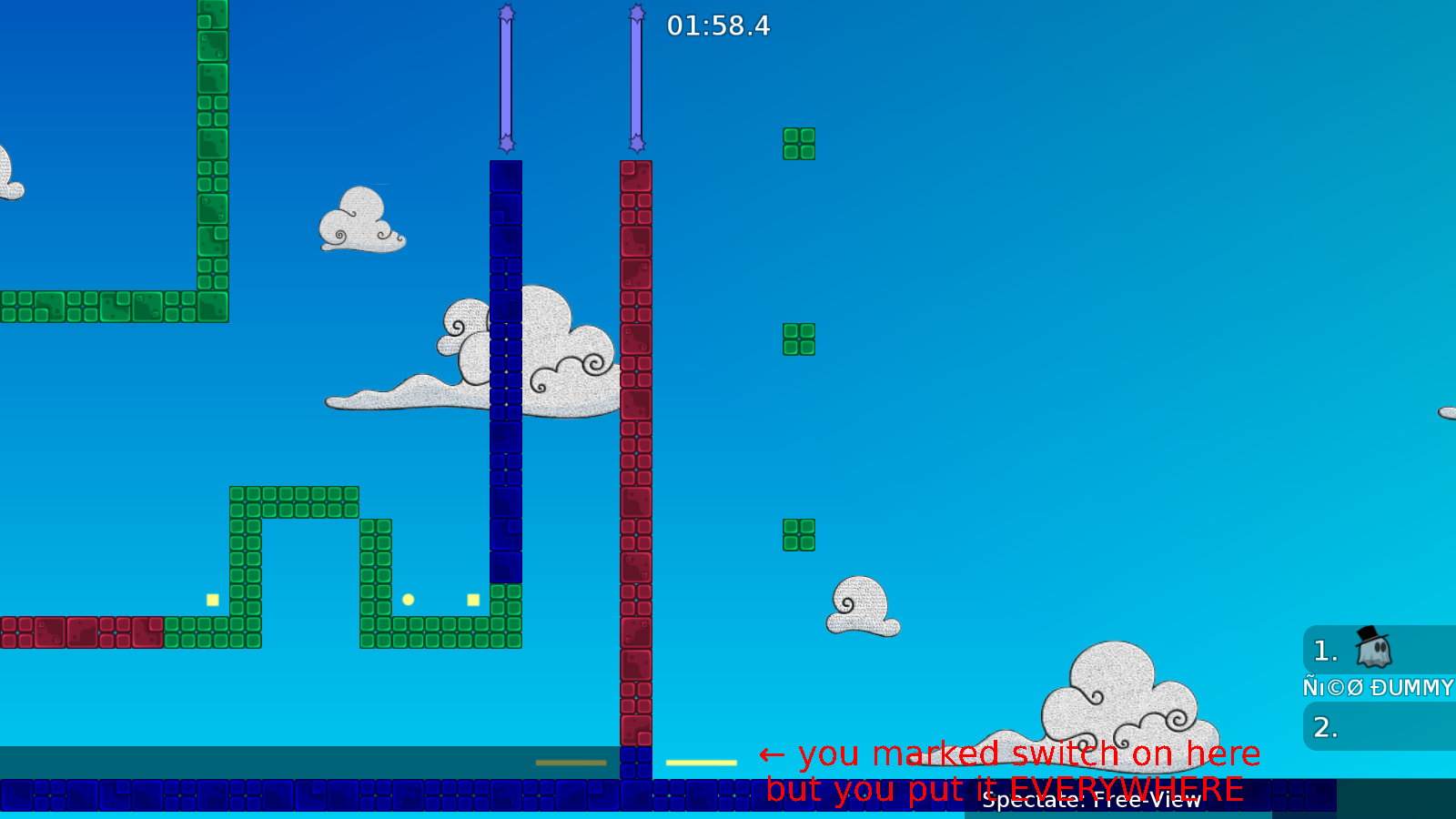1456x819 pixels.
Task: Toggle the right yellow switch marker square
Action: (x=471, y=599)
